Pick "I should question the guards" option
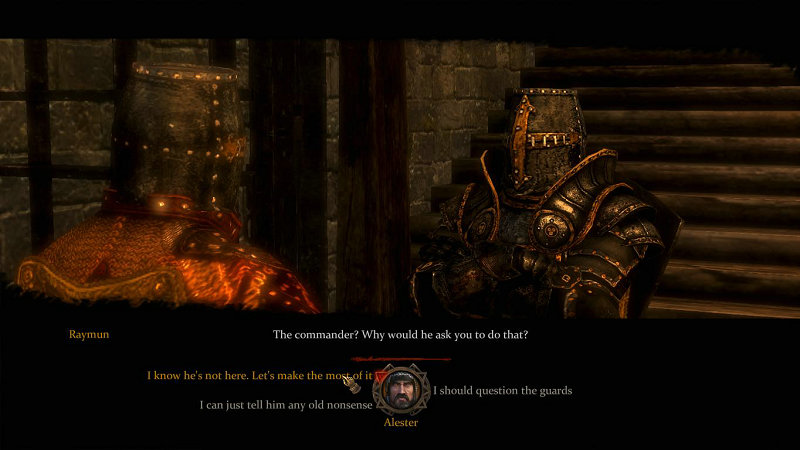800x450 pixels. [x=502, y=390]
